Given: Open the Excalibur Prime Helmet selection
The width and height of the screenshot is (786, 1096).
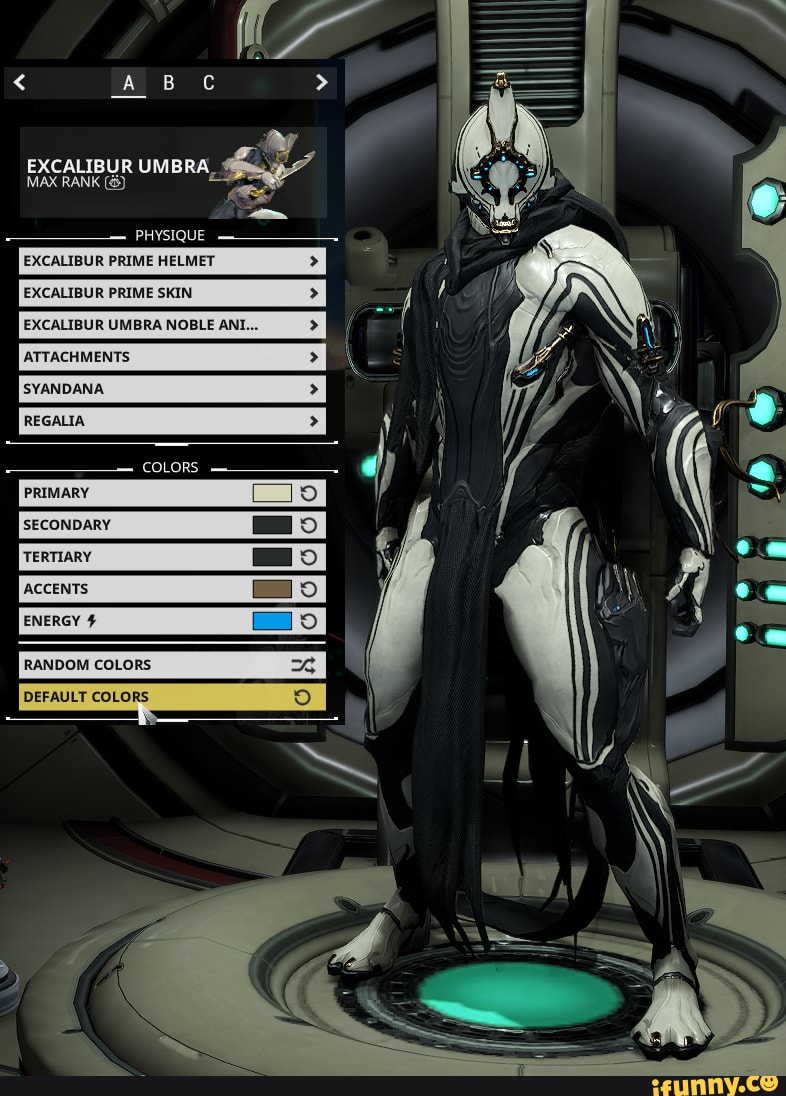Looking at the screenshot, I should [172, 261].
